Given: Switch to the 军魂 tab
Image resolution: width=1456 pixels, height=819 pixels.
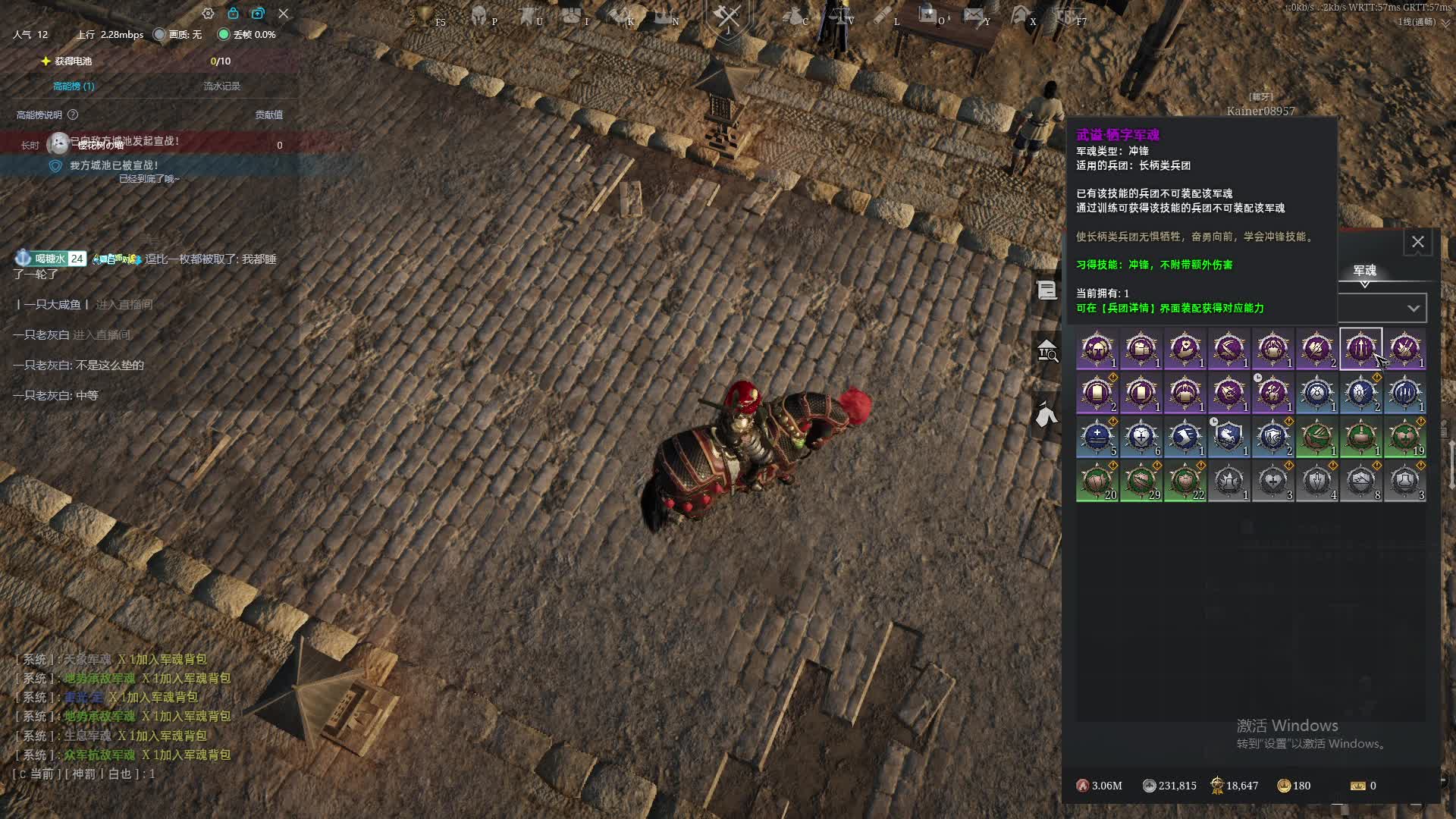Looking at the screenshot, I should (x=1364, y=271).
